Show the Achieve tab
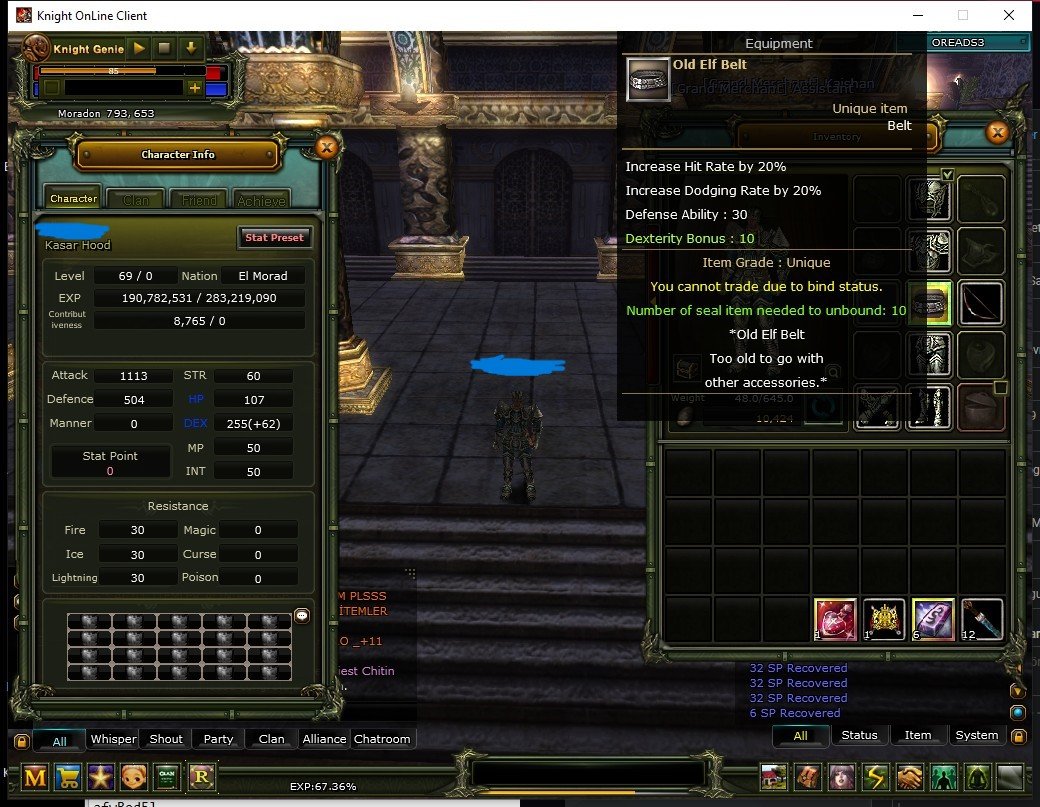Screen dimensions: 1040x807 tap(261, 199)
